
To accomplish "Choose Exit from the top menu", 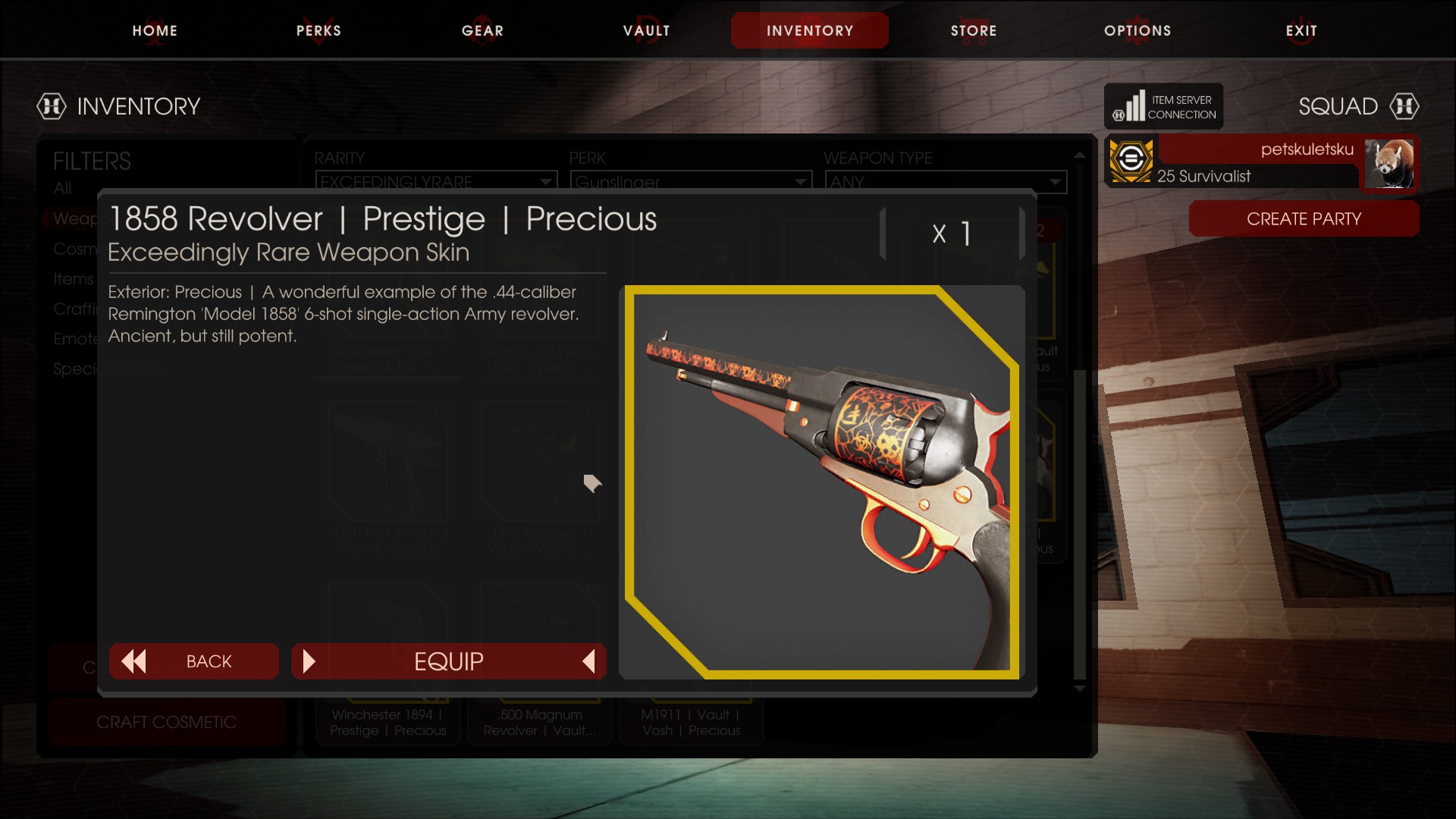I will coord(1301,30).
